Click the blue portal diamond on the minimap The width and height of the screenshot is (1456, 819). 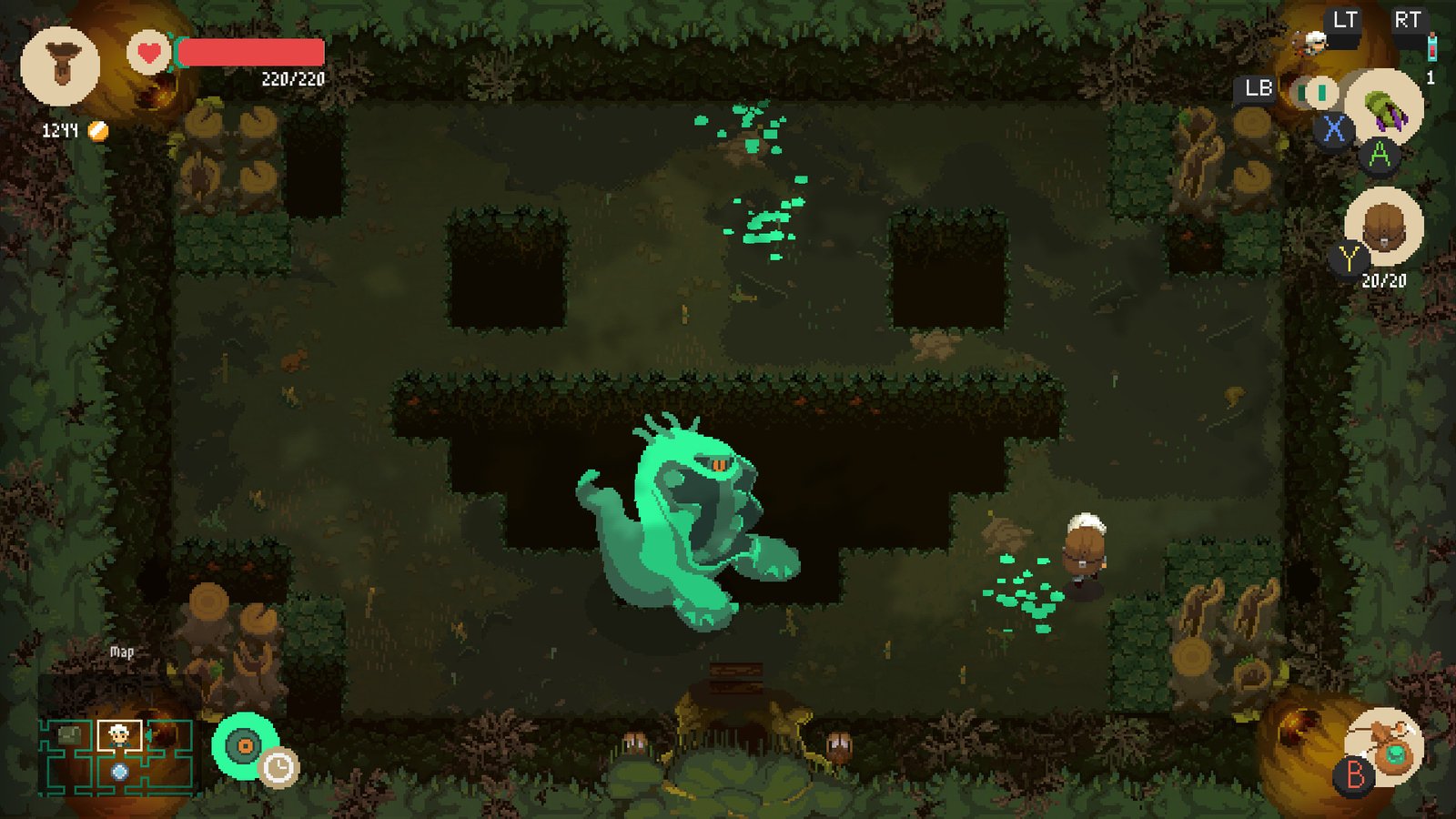coord(119,771)
